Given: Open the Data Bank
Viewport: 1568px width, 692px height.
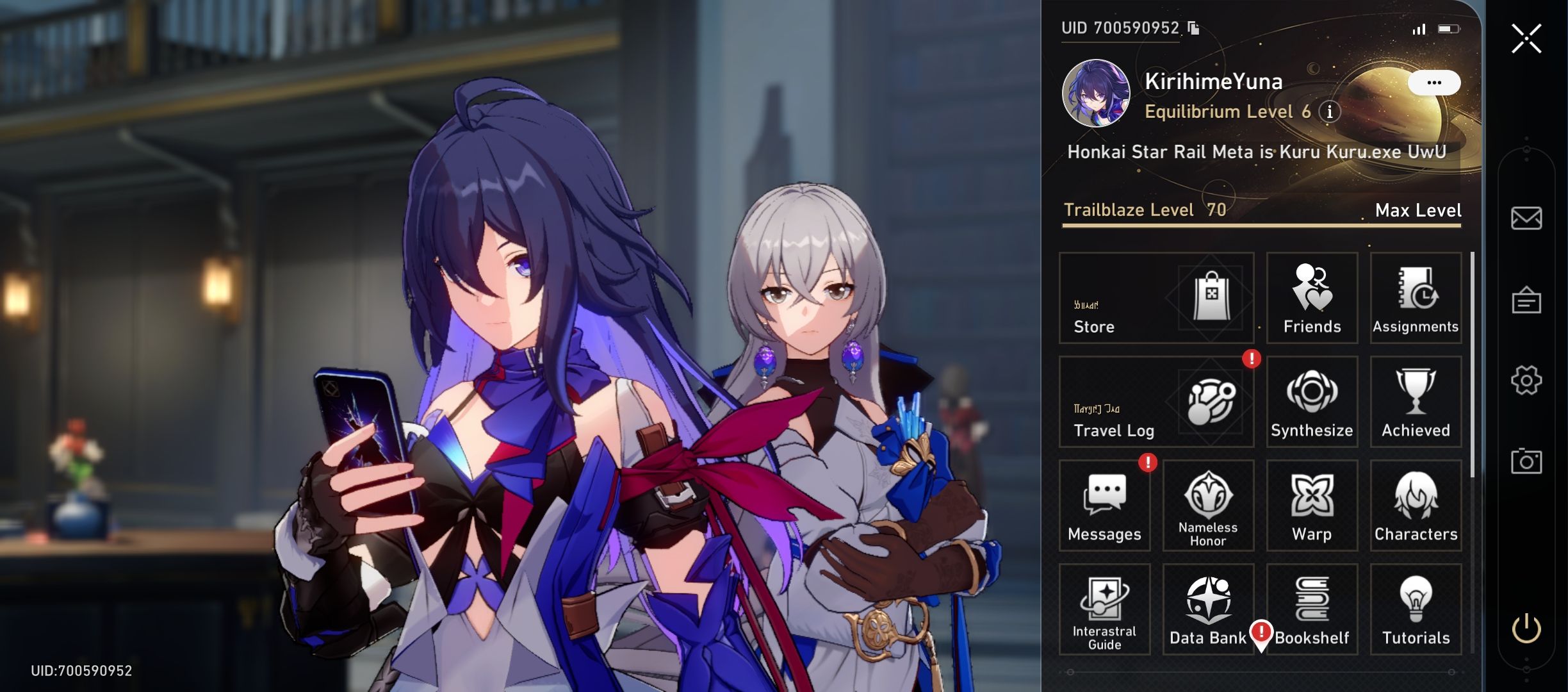Looking at the screenshot, I should [1208, 609].
